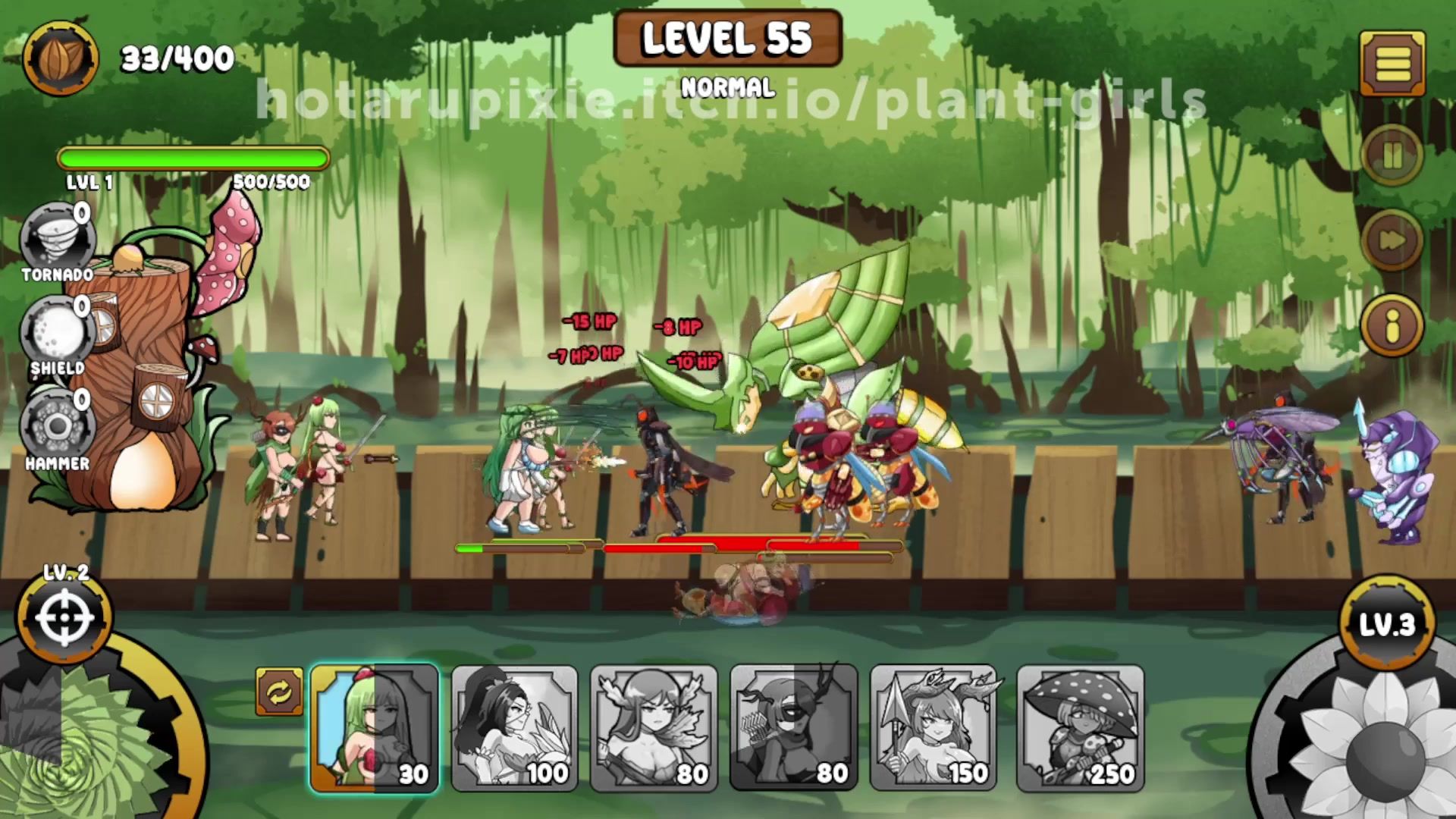Click the crosshair target button
1456x819 pixels.
(64, 618)
